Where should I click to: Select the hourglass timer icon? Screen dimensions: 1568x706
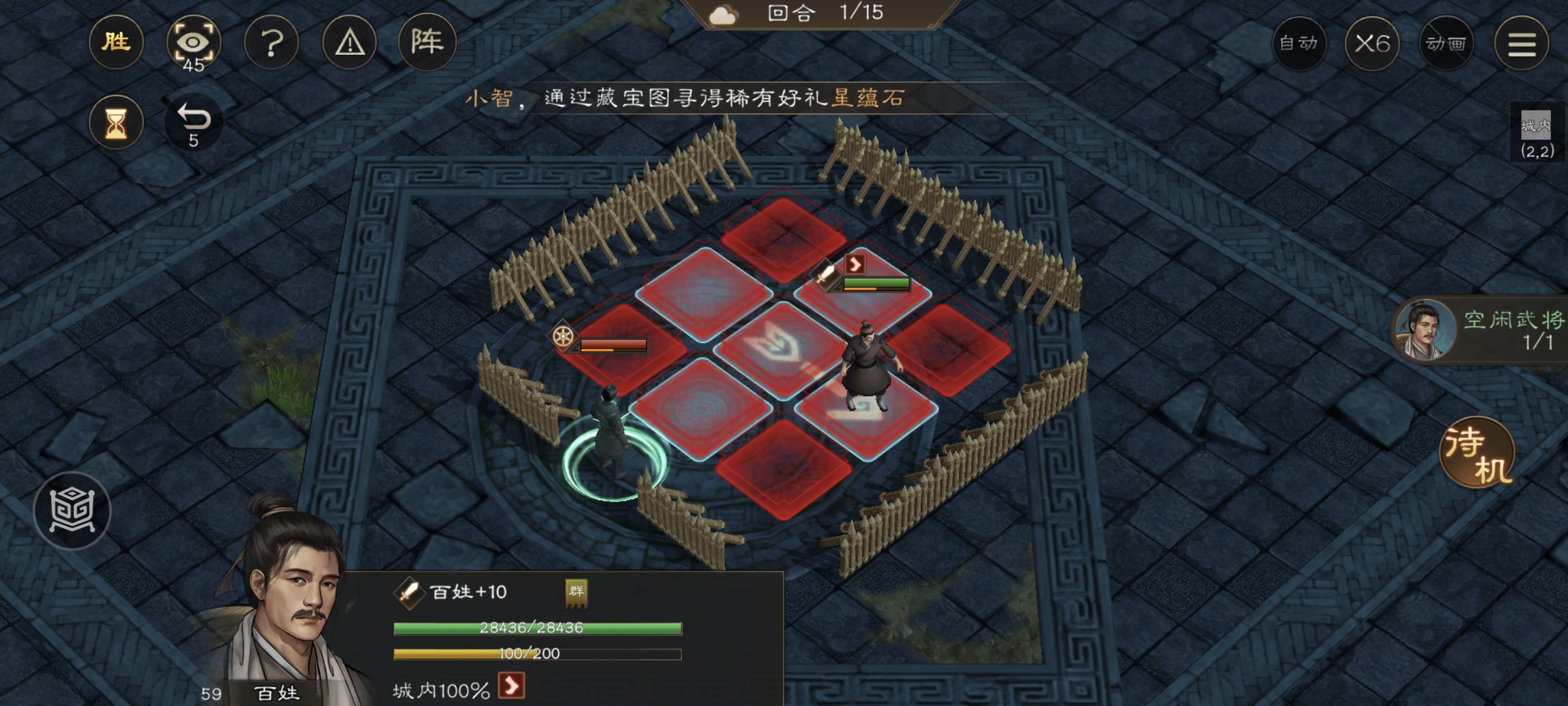point(116,122)
